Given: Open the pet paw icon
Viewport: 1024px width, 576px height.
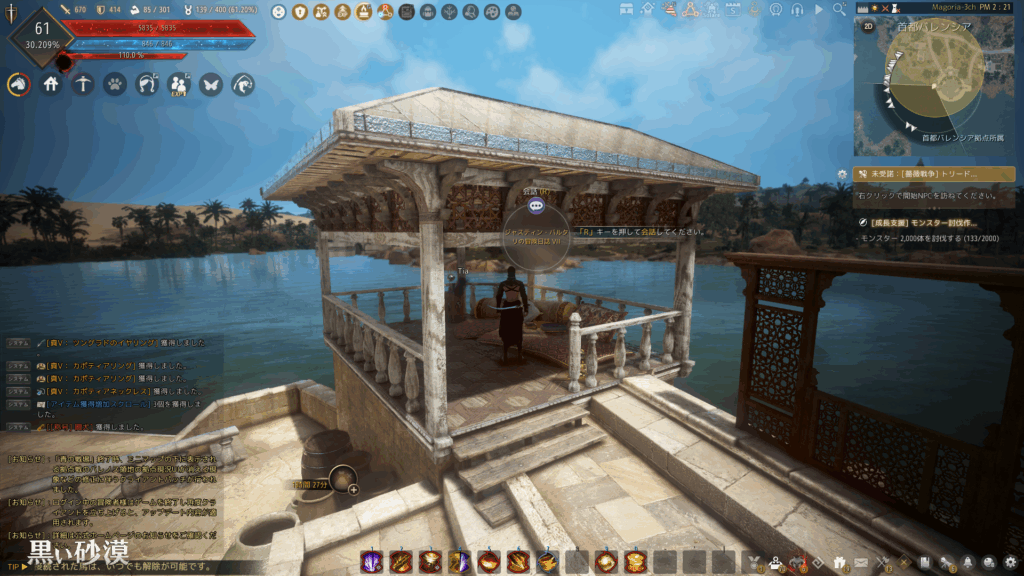Looking at the screenshot, I should 114,85.
